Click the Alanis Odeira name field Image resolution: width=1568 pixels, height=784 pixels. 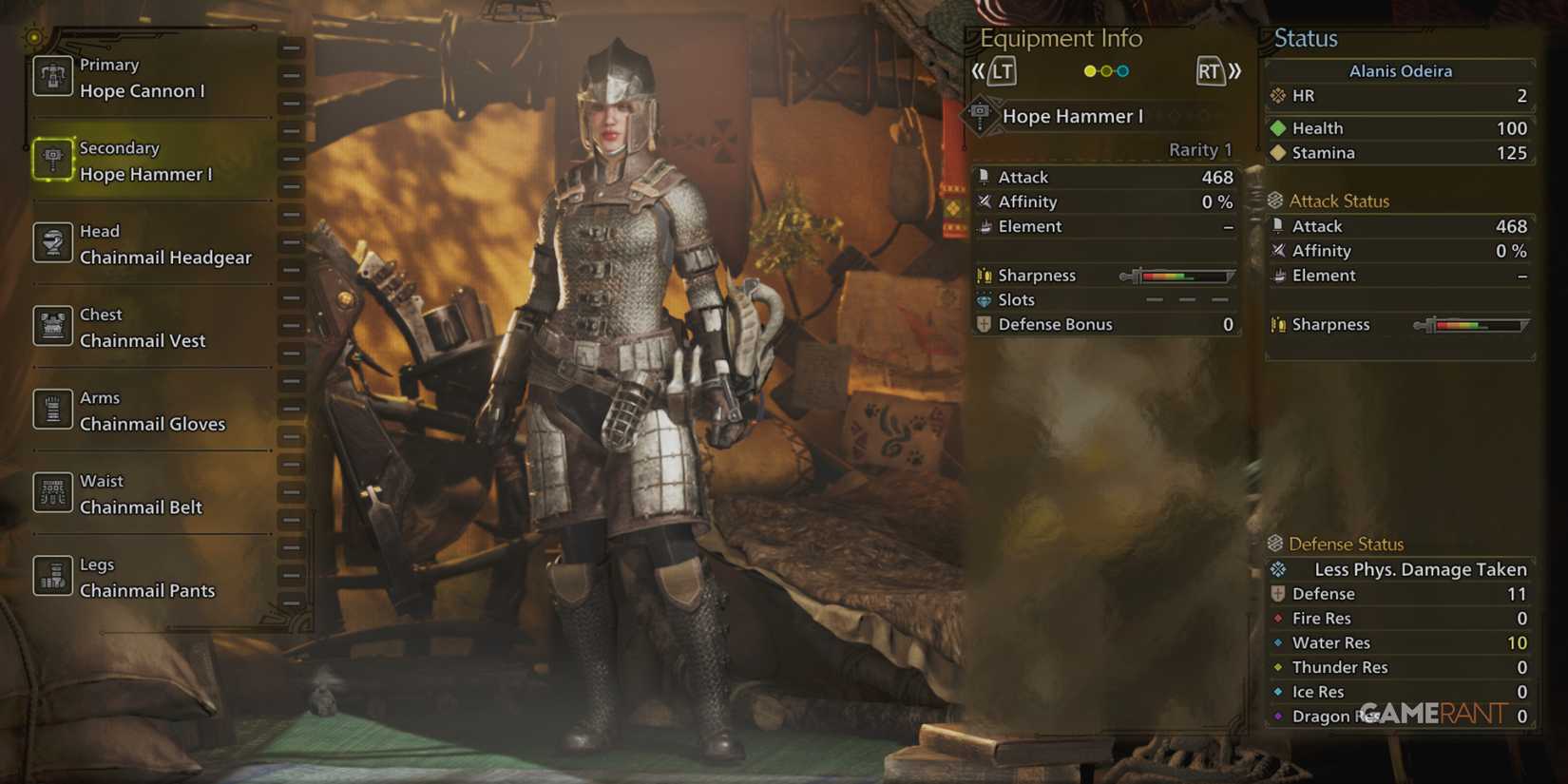pyautogui.click(x=1400, y=70)
